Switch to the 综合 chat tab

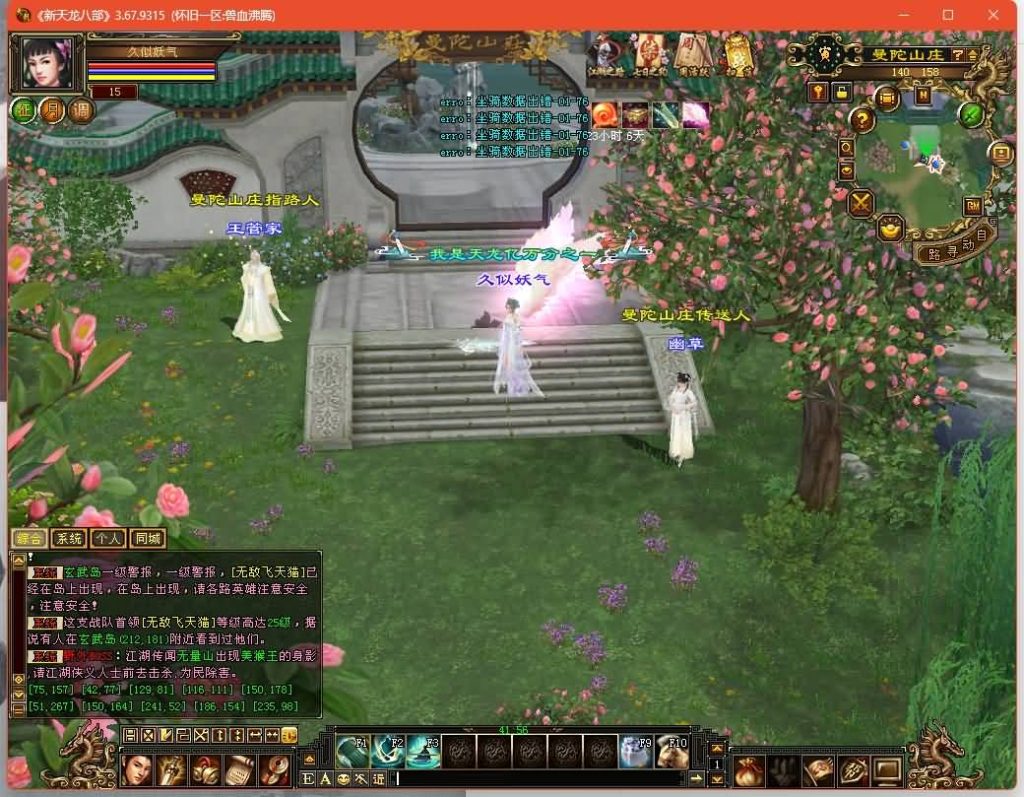click(29, 539)
